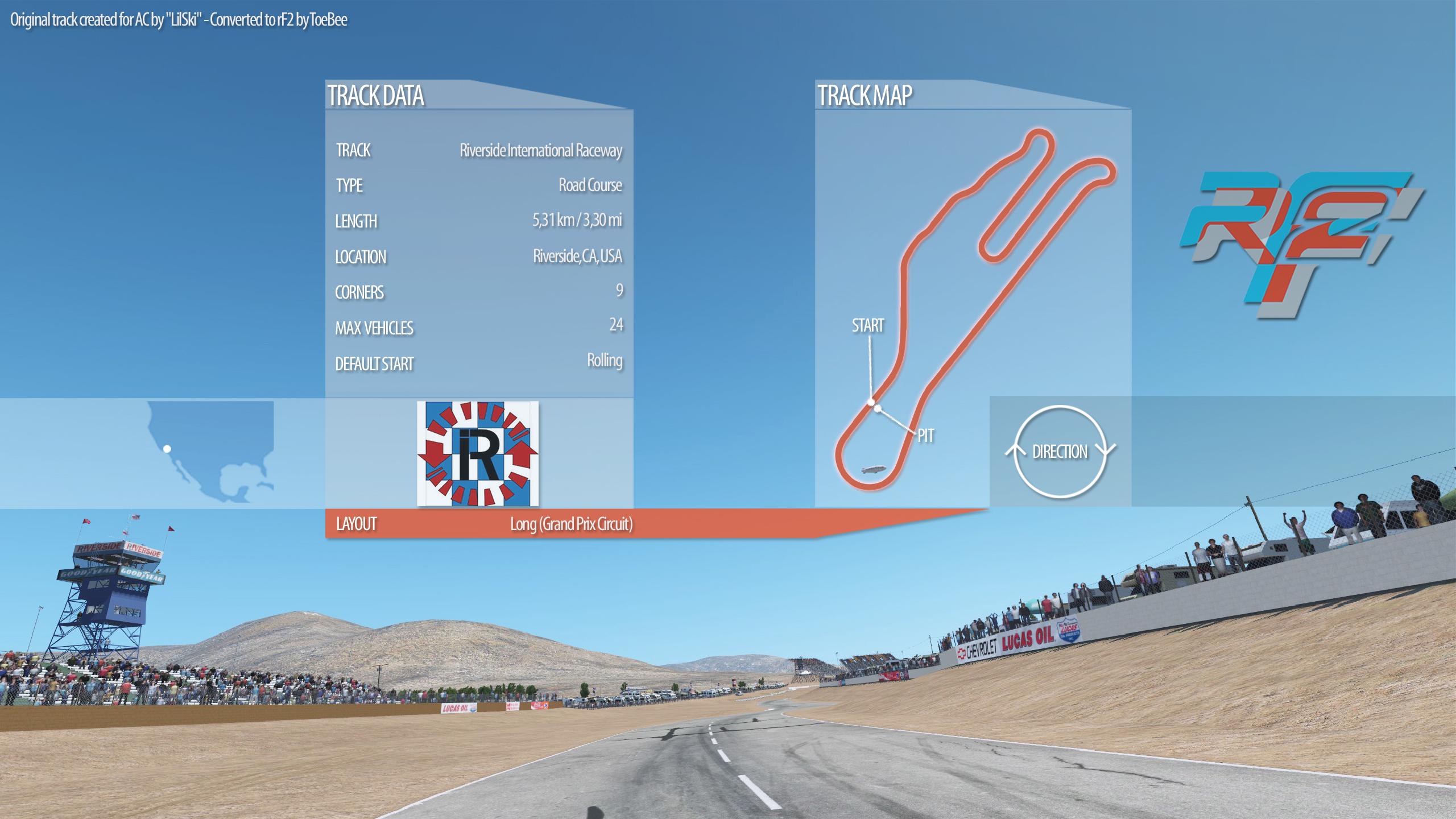Click the MAX VEHICLES value 24

tap(617, 324)
